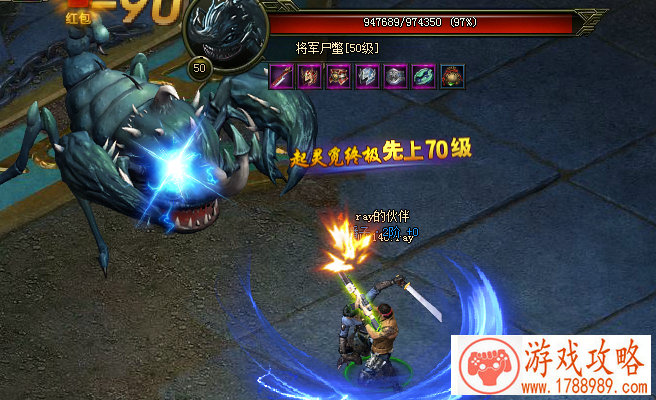
Task: View the red lantern ornament drop icon
Action: [453, 76]
